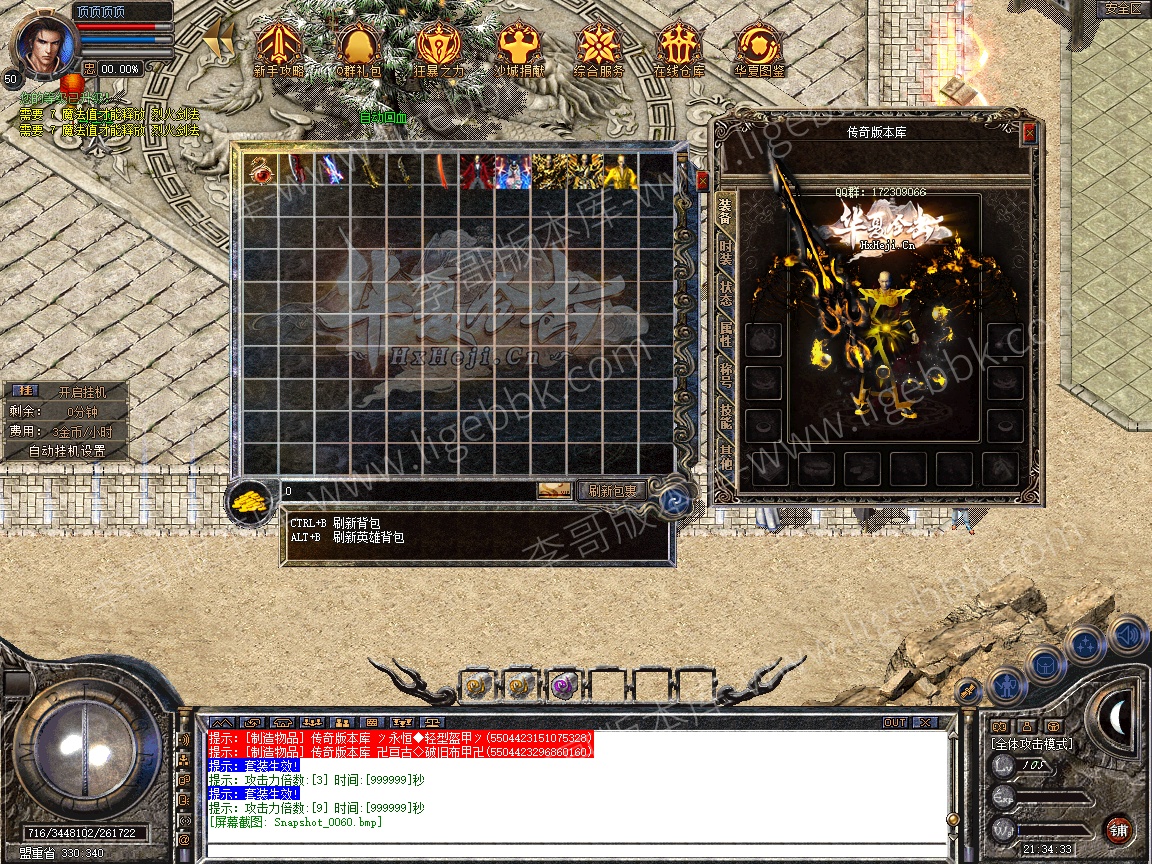Open the 综合服务 services icon
The height and width of the screenshot is (864, 1152).
point(599,49)
